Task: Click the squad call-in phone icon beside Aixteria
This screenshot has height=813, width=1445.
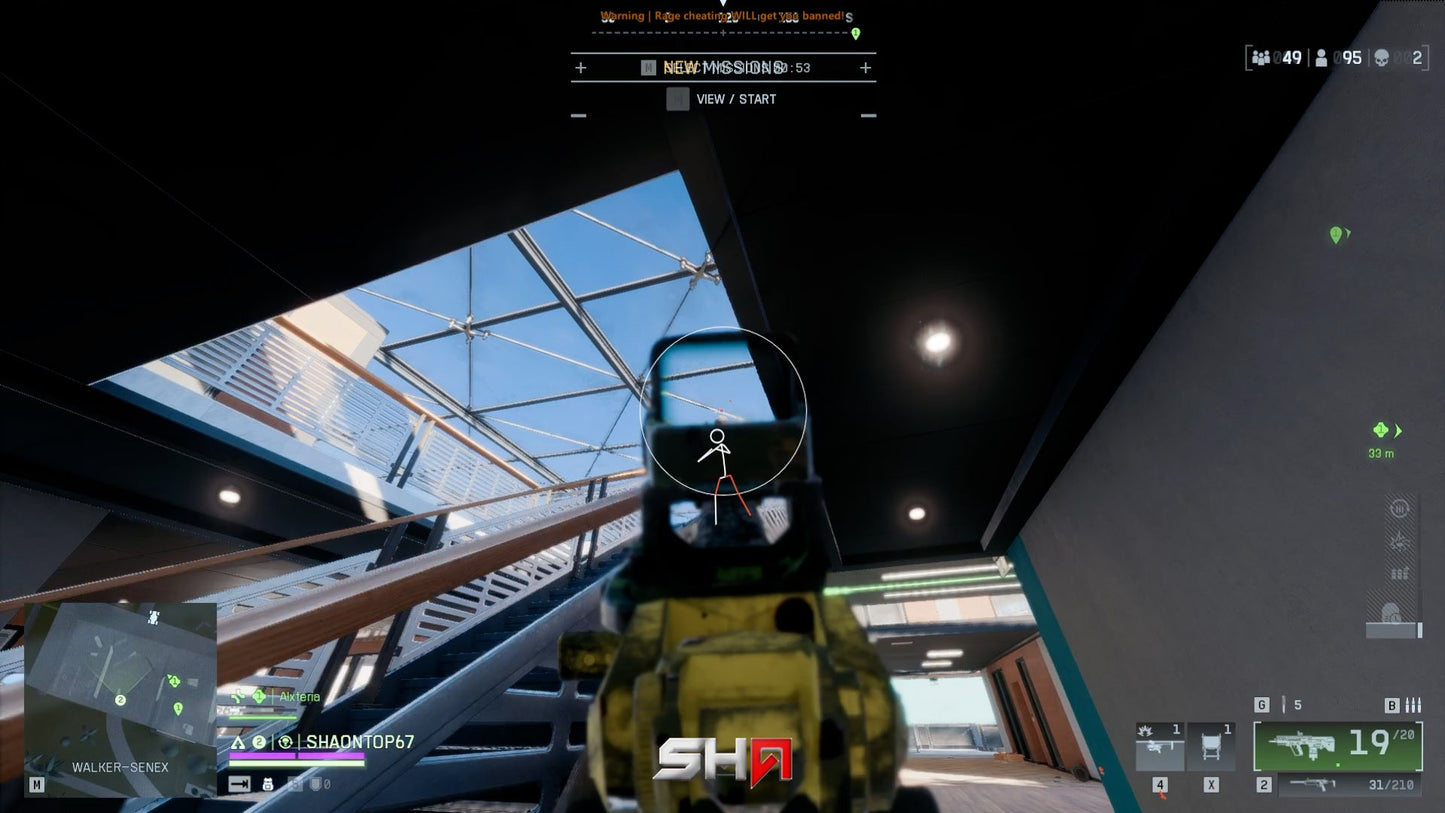Action: coord(239,696)
